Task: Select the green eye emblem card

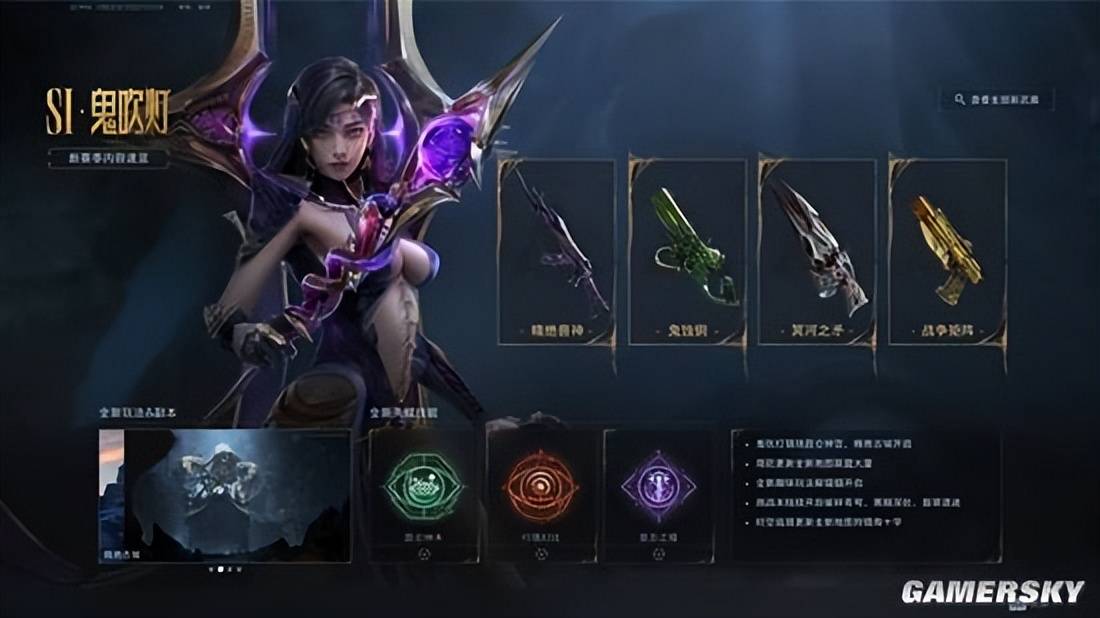Action: click(423, 495)
